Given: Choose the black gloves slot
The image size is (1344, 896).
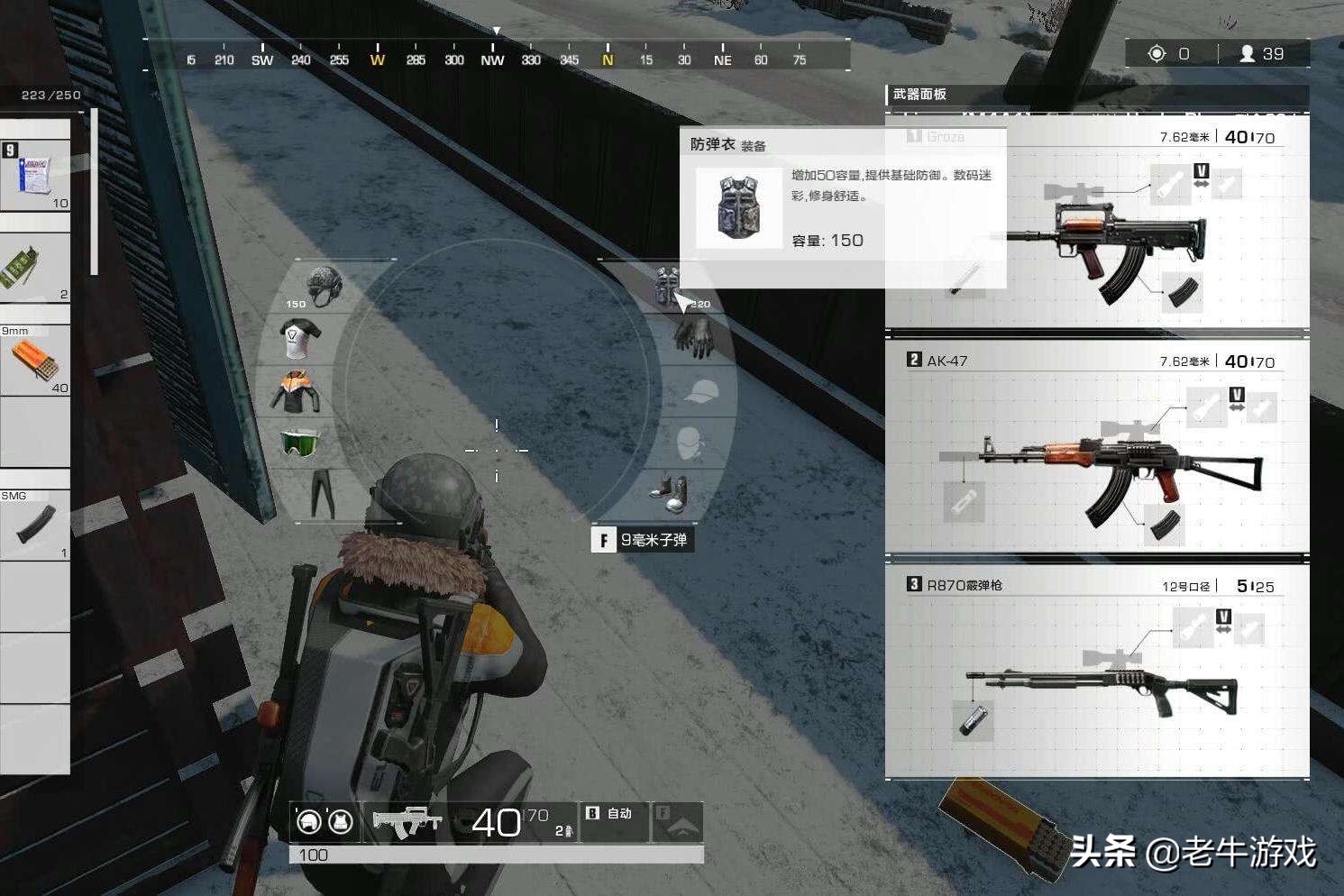Looking at the screenshot, I should click(692, 338).
